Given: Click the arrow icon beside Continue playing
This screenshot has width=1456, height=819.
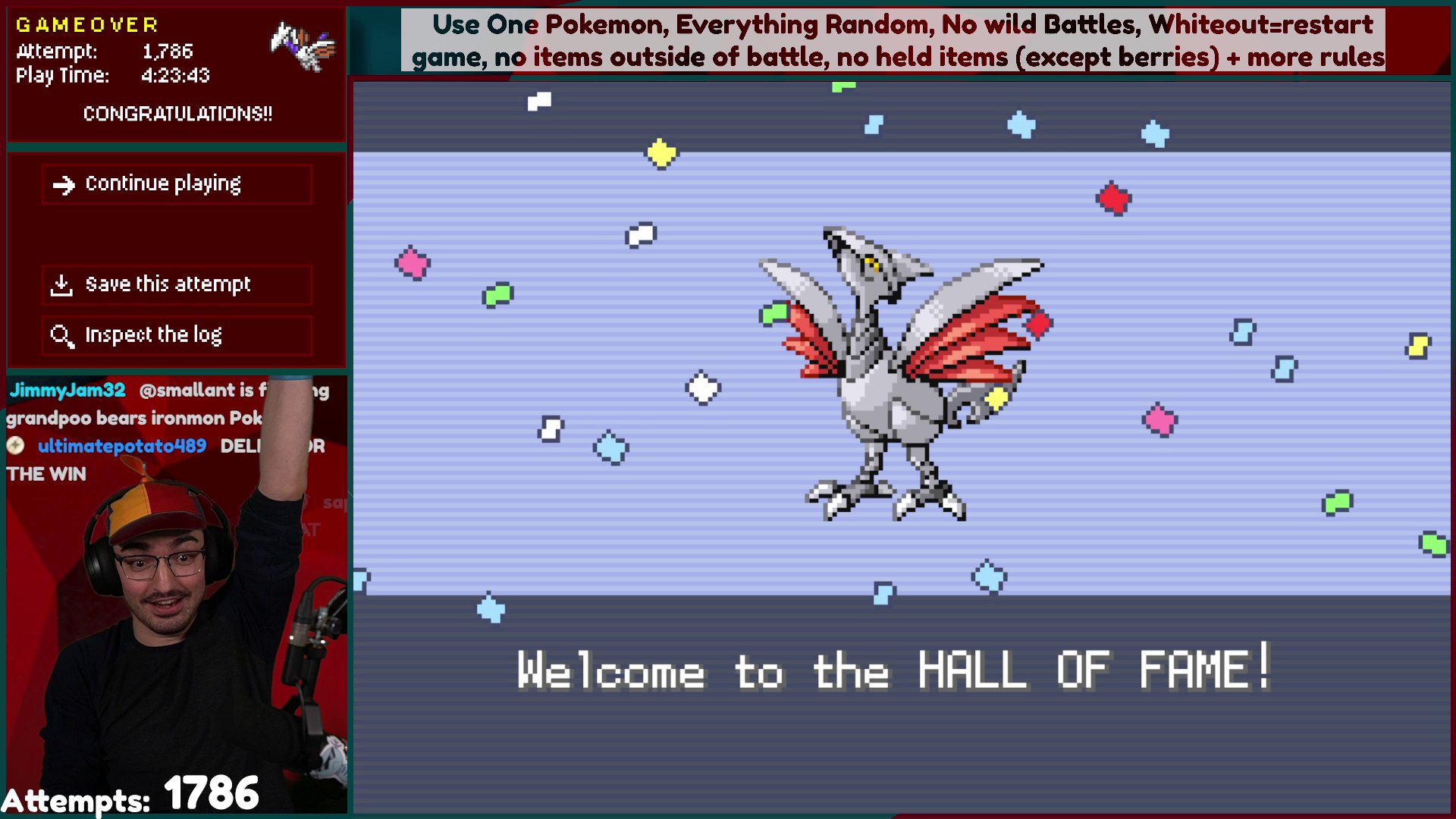Looking at the screenshot, I should [64, 183].
